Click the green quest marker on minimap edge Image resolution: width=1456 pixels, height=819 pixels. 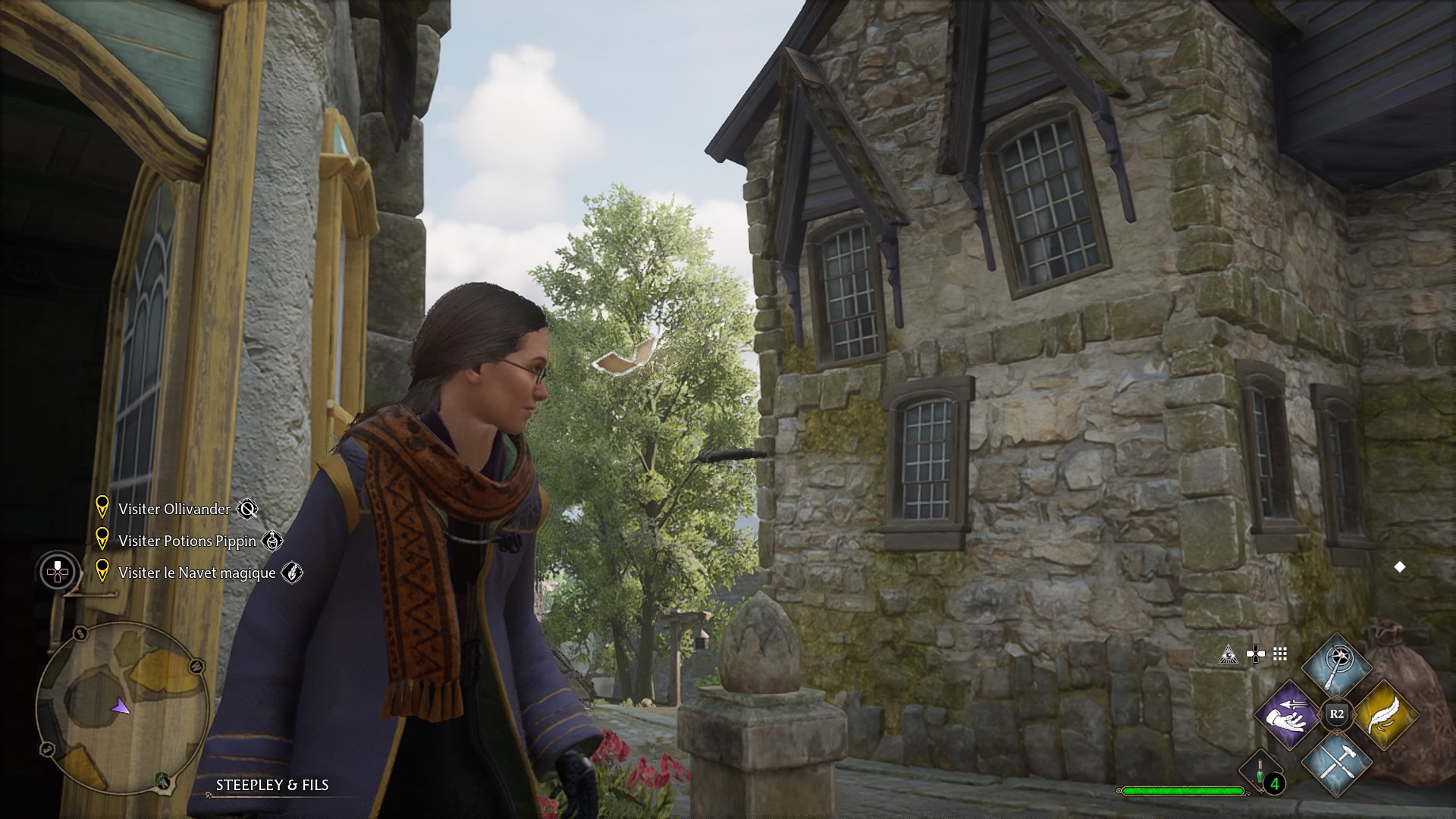tap(162, 780)
